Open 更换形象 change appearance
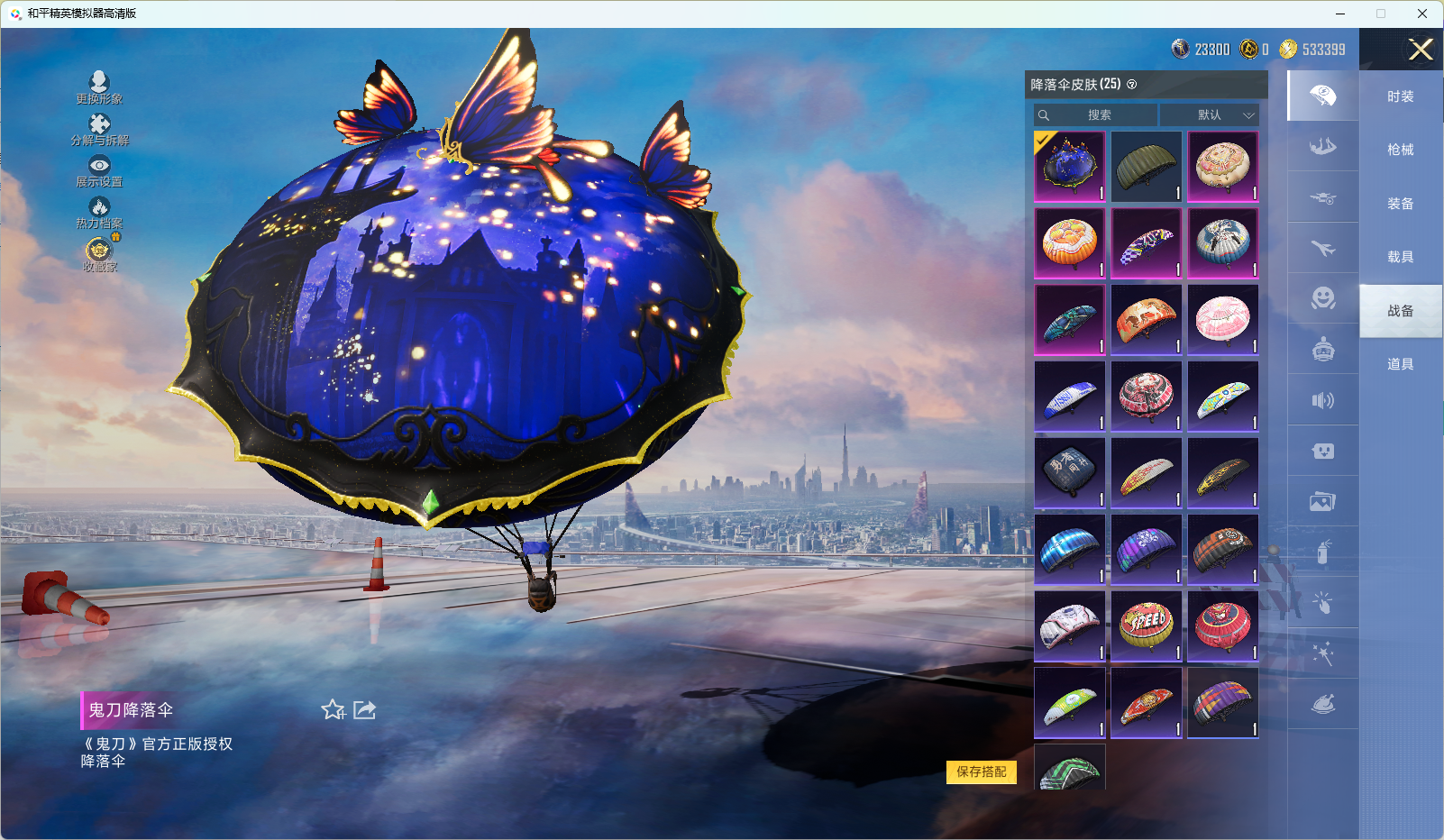Screen dimensions: 1444x840 click(99, 88)
